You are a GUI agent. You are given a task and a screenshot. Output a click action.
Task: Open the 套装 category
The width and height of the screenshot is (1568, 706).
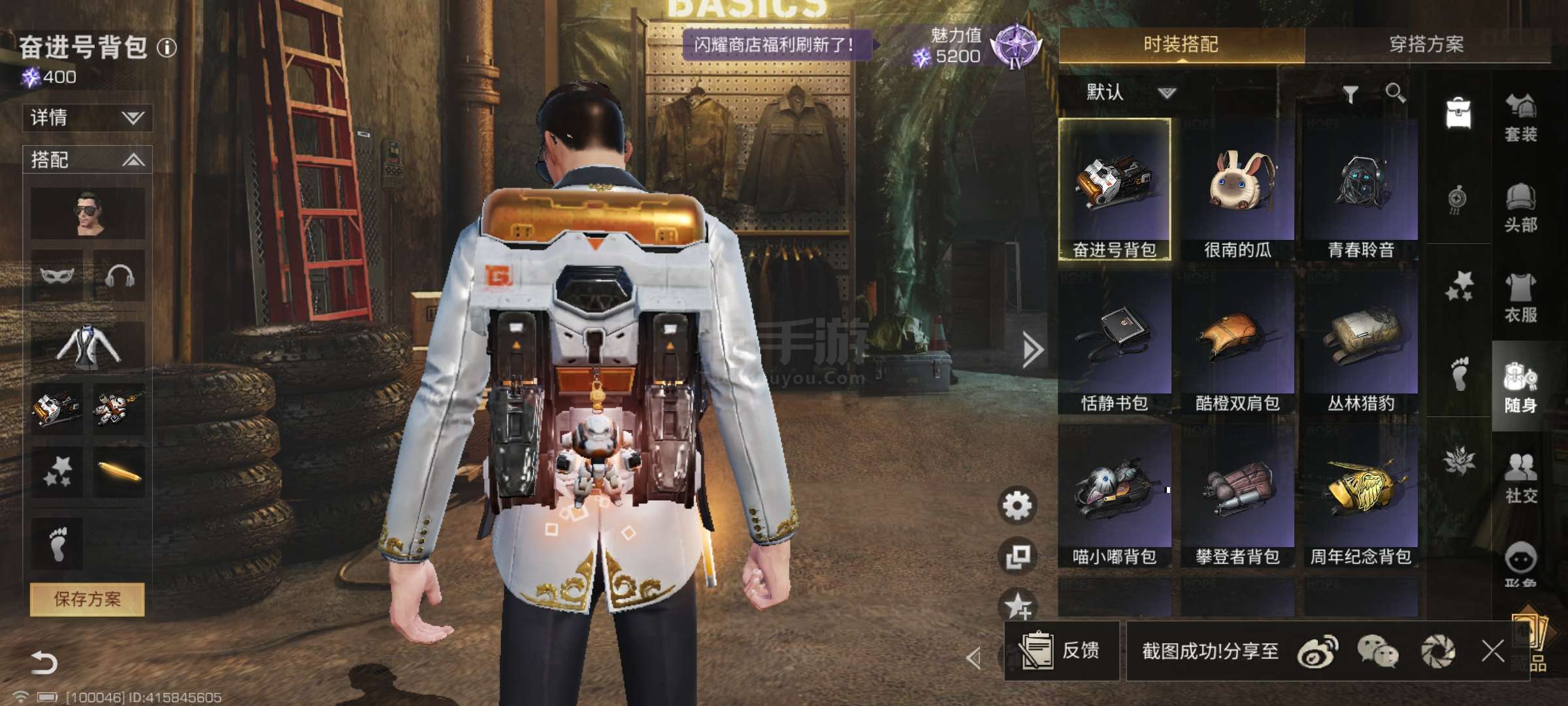pos(1520,118)
